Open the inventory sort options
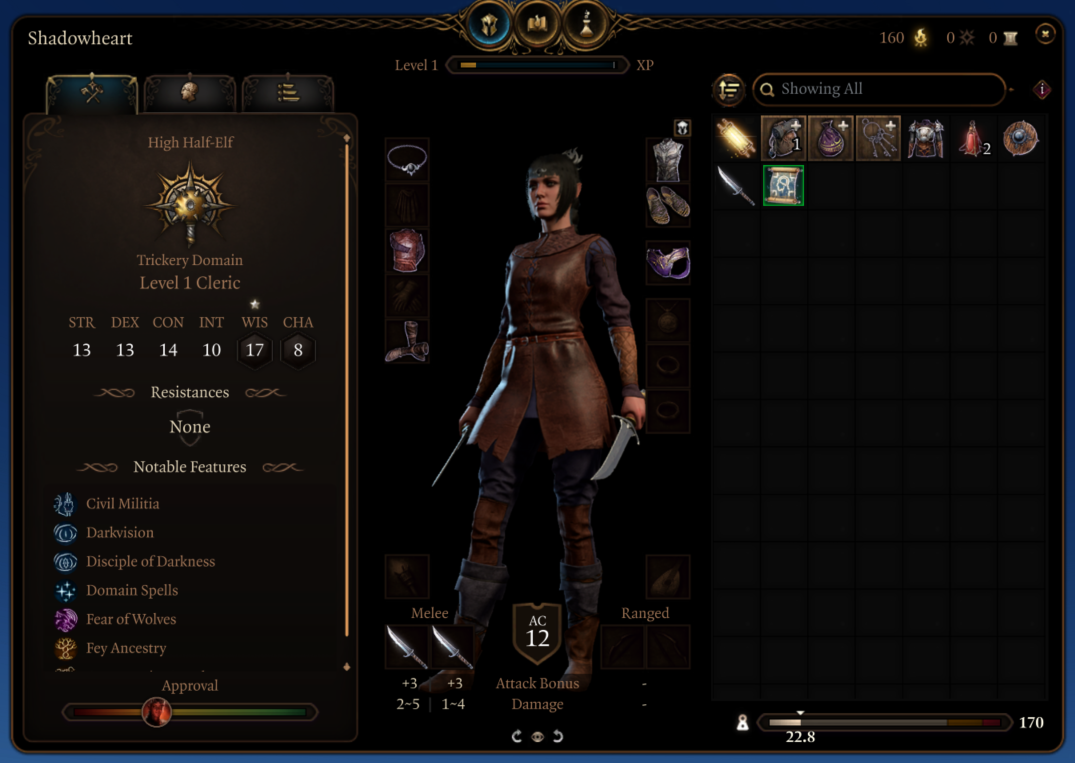Image resolution: width=1075 pixels, height=763 pixels. point(729,90)
